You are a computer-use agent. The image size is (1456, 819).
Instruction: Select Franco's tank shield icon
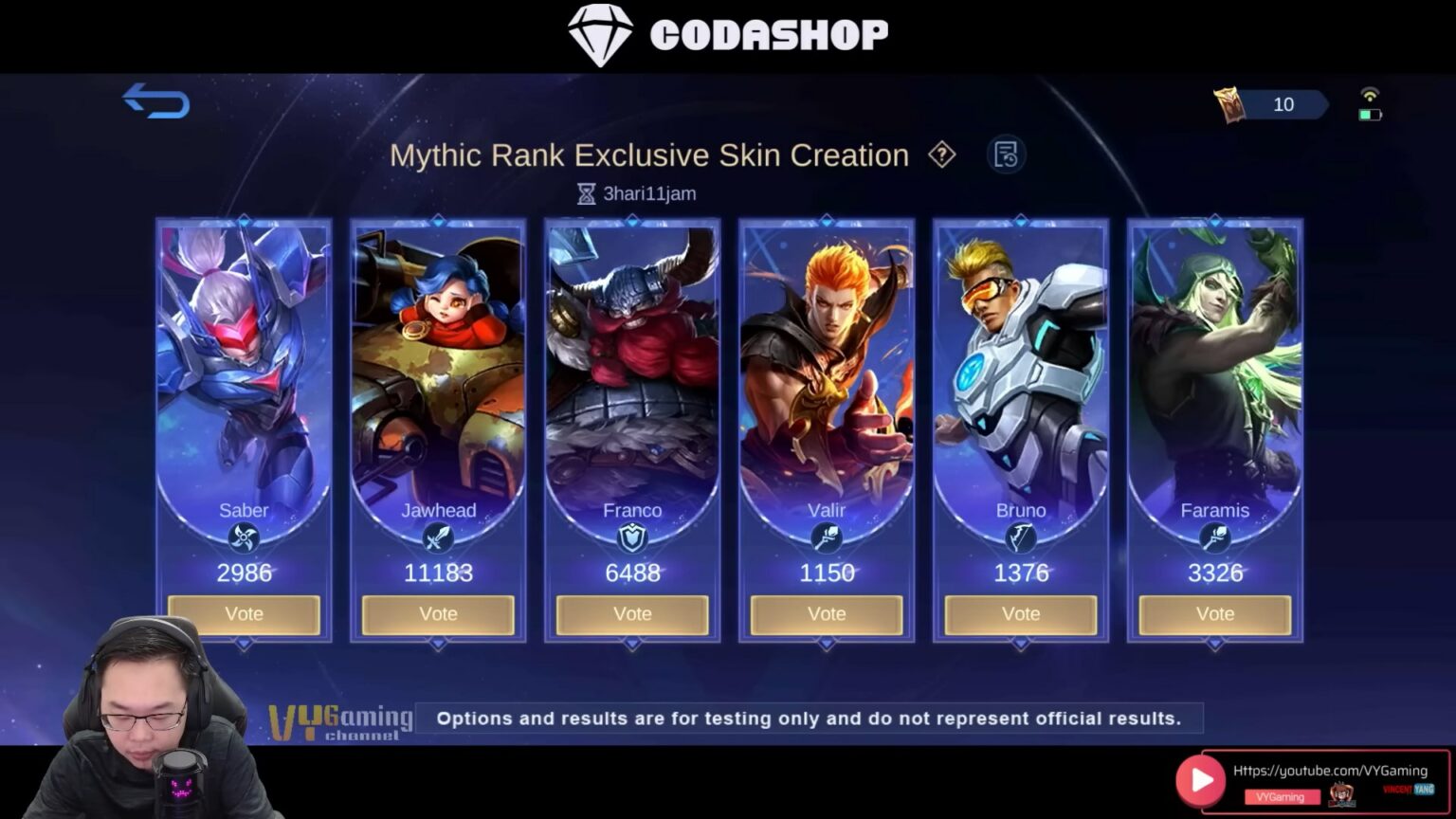pyautogui.click(x=632, y=539)
